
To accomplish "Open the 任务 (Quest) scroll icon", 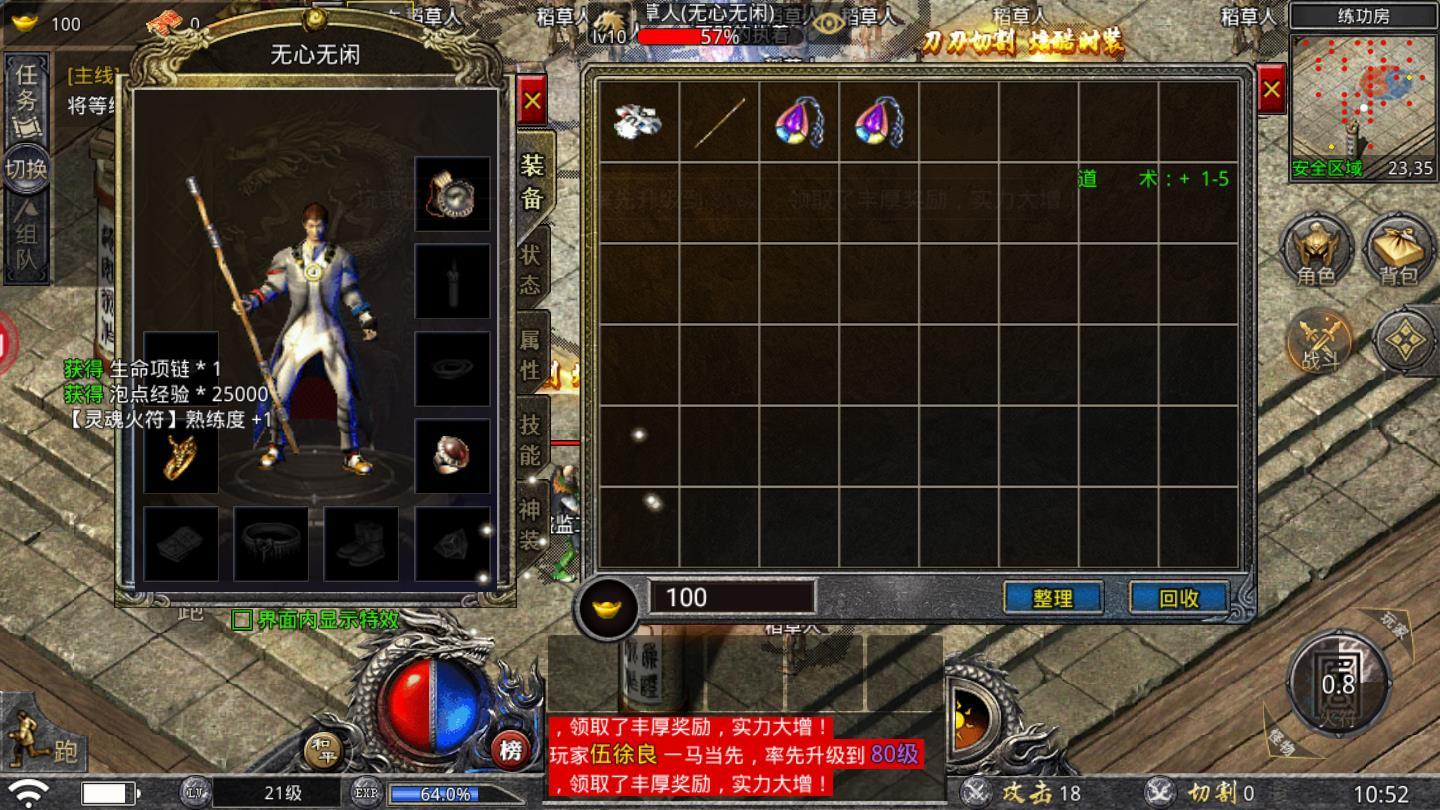I will tap(26, 91).
